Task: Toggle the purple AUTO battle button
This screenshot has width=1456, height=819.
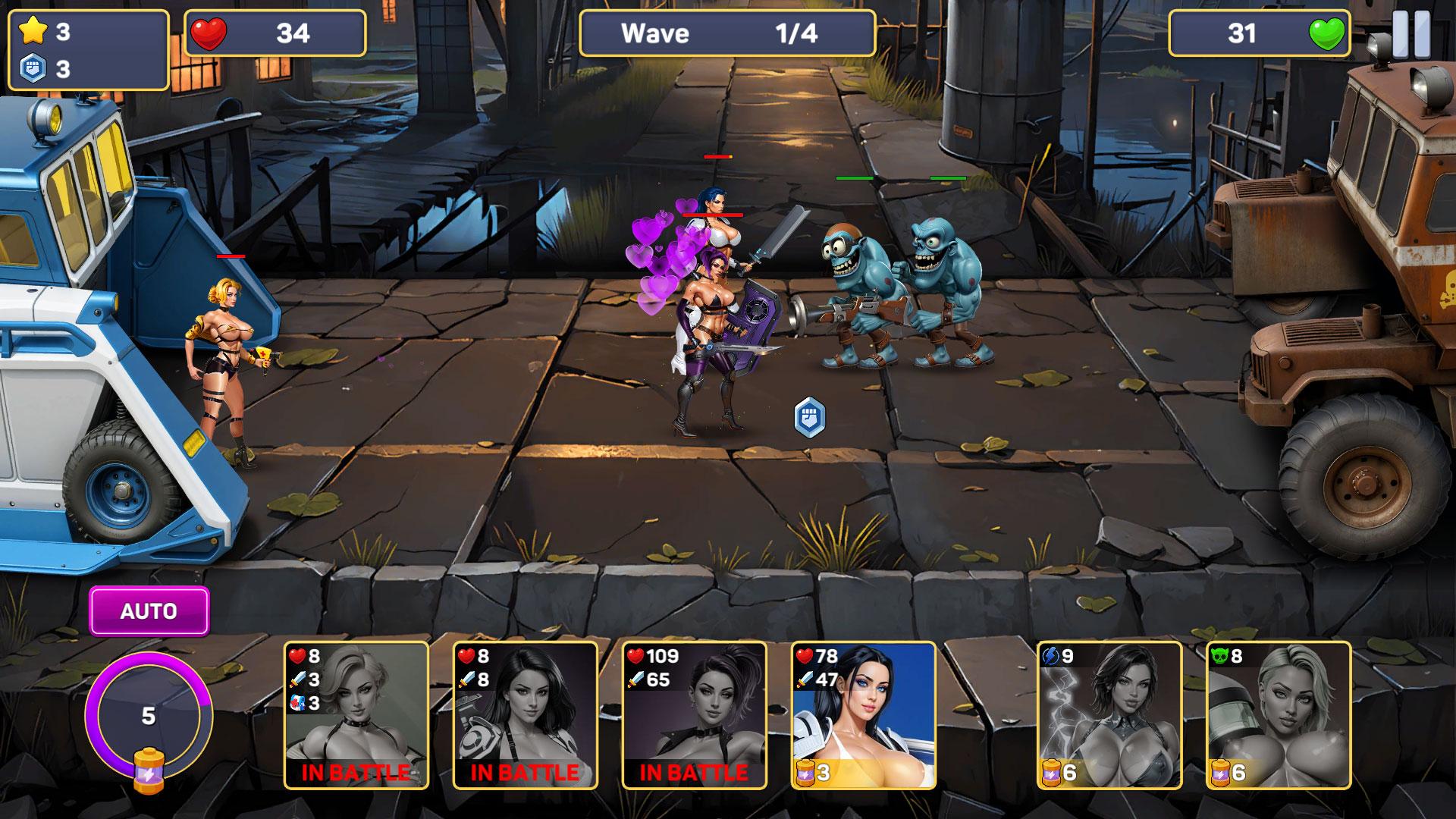Action: tap(149, 611)
